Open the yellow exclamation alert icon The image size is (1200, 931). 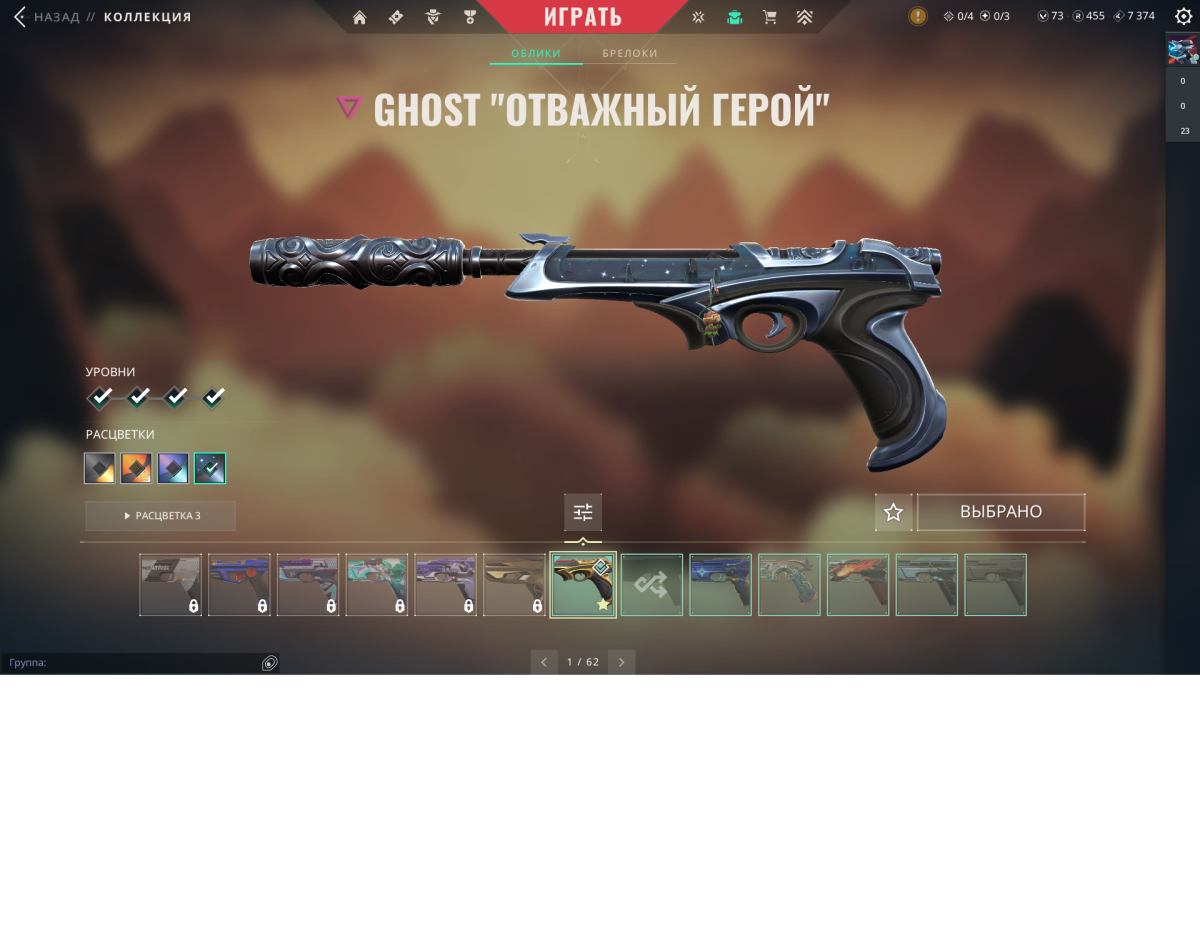click(x=918, y=16)
